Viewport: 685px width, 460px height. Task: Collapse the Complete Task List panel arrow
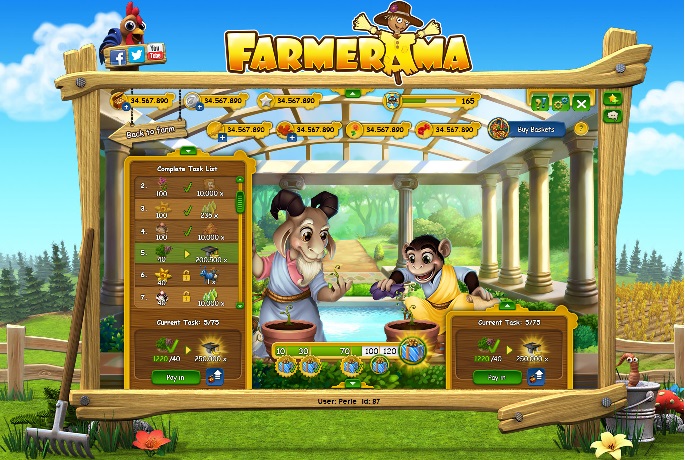(x=186, y=151)
